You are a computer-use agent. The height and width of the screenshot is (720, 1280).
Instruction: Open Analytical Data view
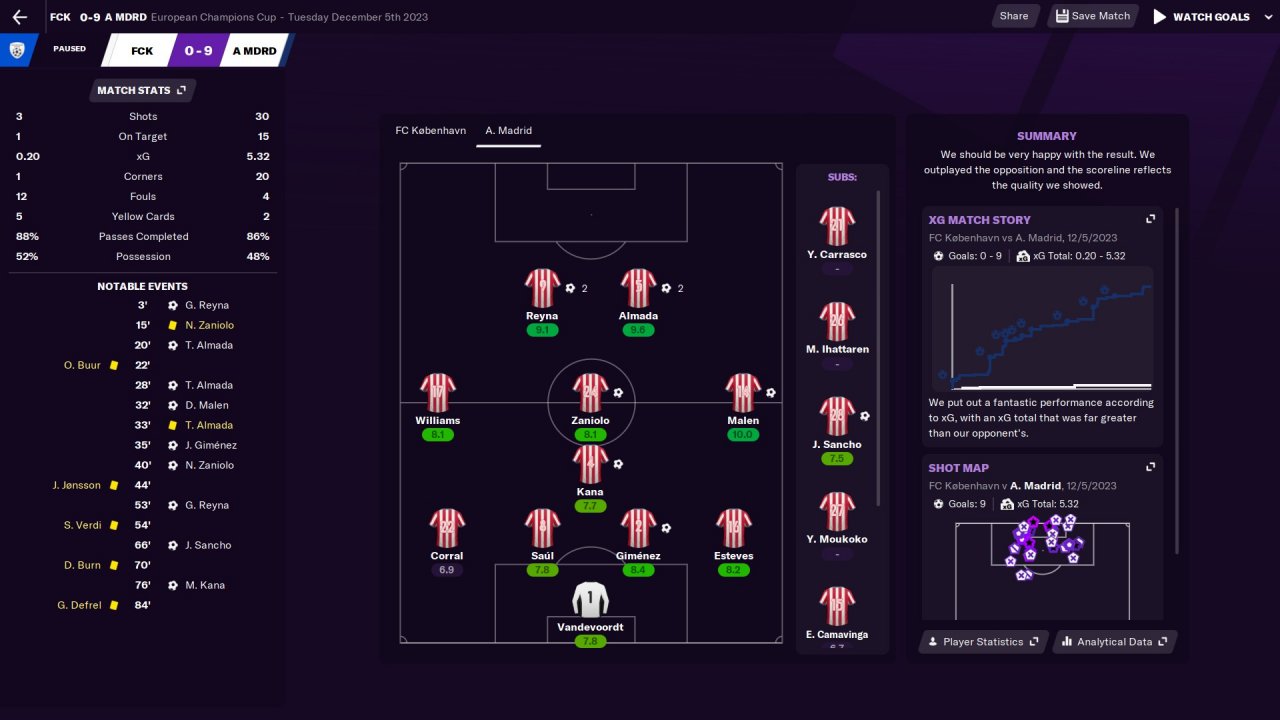pos(1113,642)
